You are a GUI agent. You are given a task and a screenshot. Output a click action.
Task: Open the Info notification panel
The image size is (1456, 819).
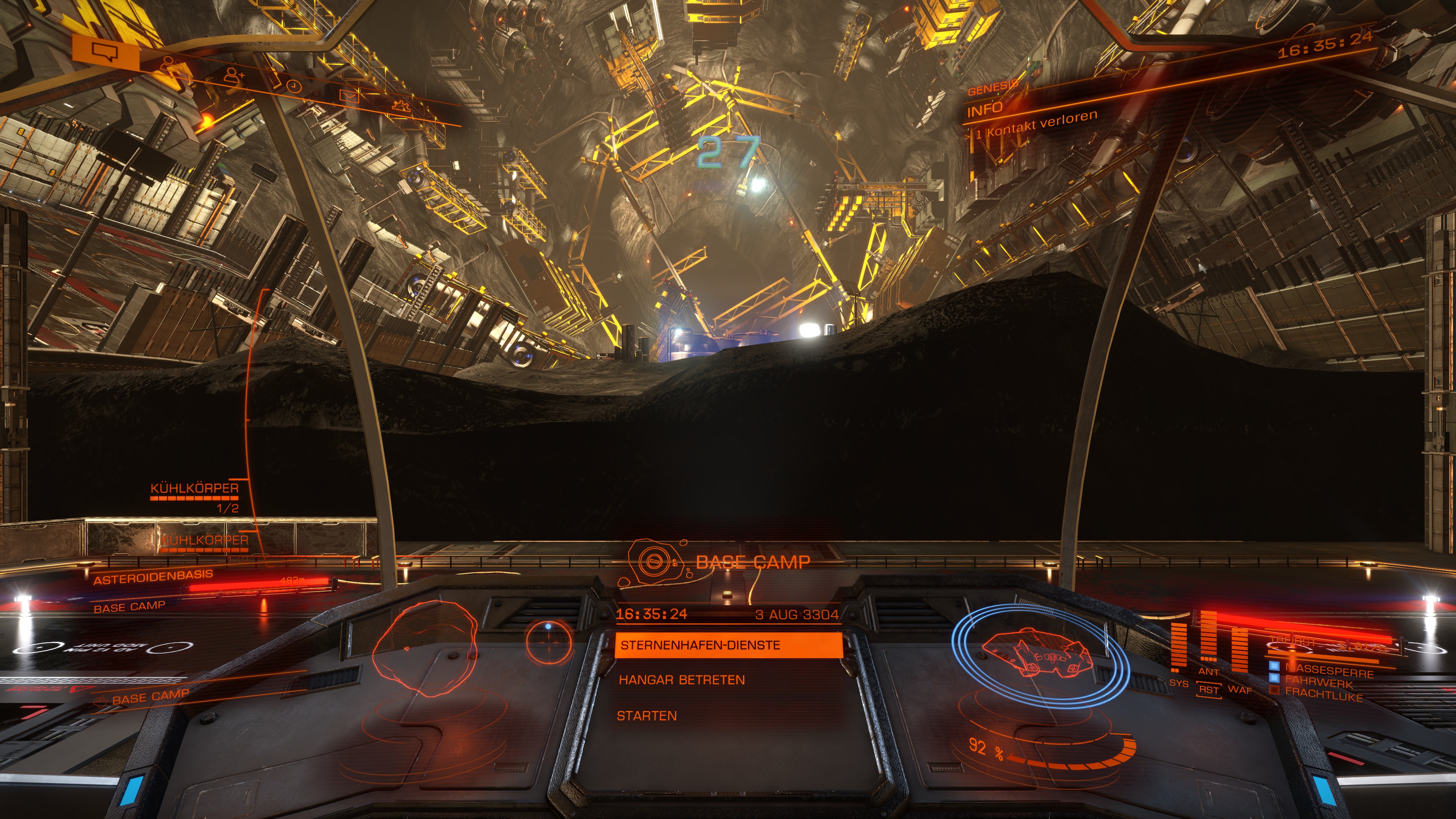pyautogui.click(x=985, y=109)
